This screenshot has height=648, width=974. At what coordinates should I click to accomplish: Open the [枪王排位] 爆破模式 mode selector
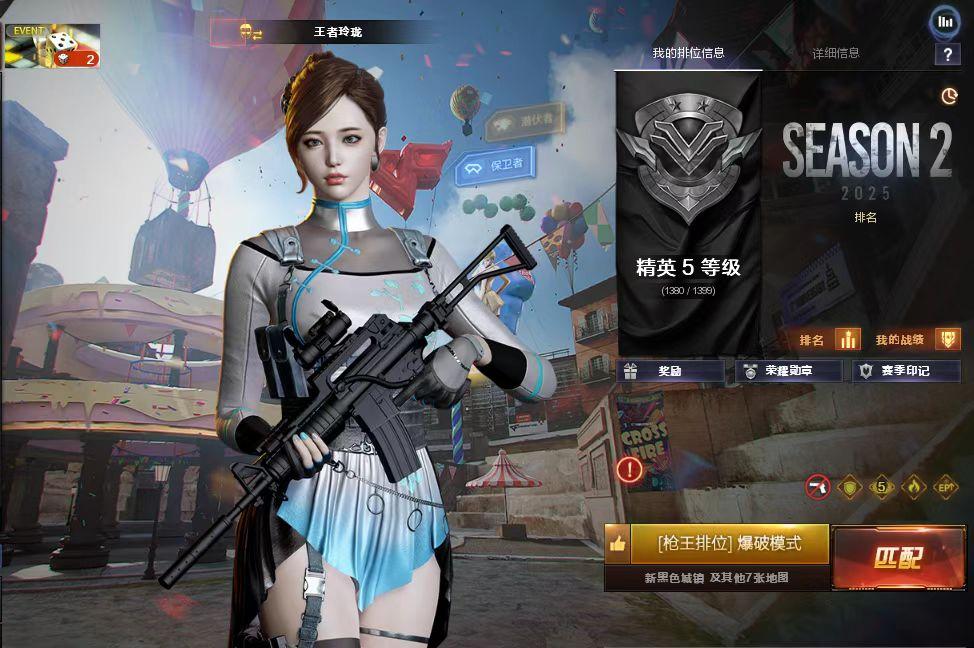point(729,544)
